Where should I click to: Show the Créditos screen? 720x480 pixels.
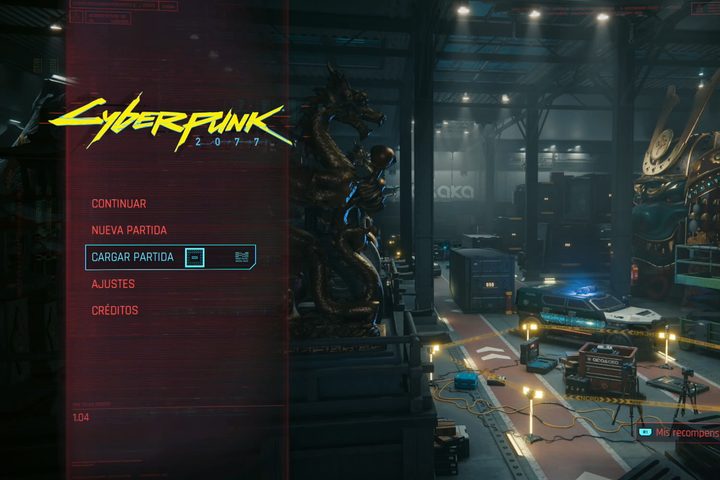click(x=115, y=310)
